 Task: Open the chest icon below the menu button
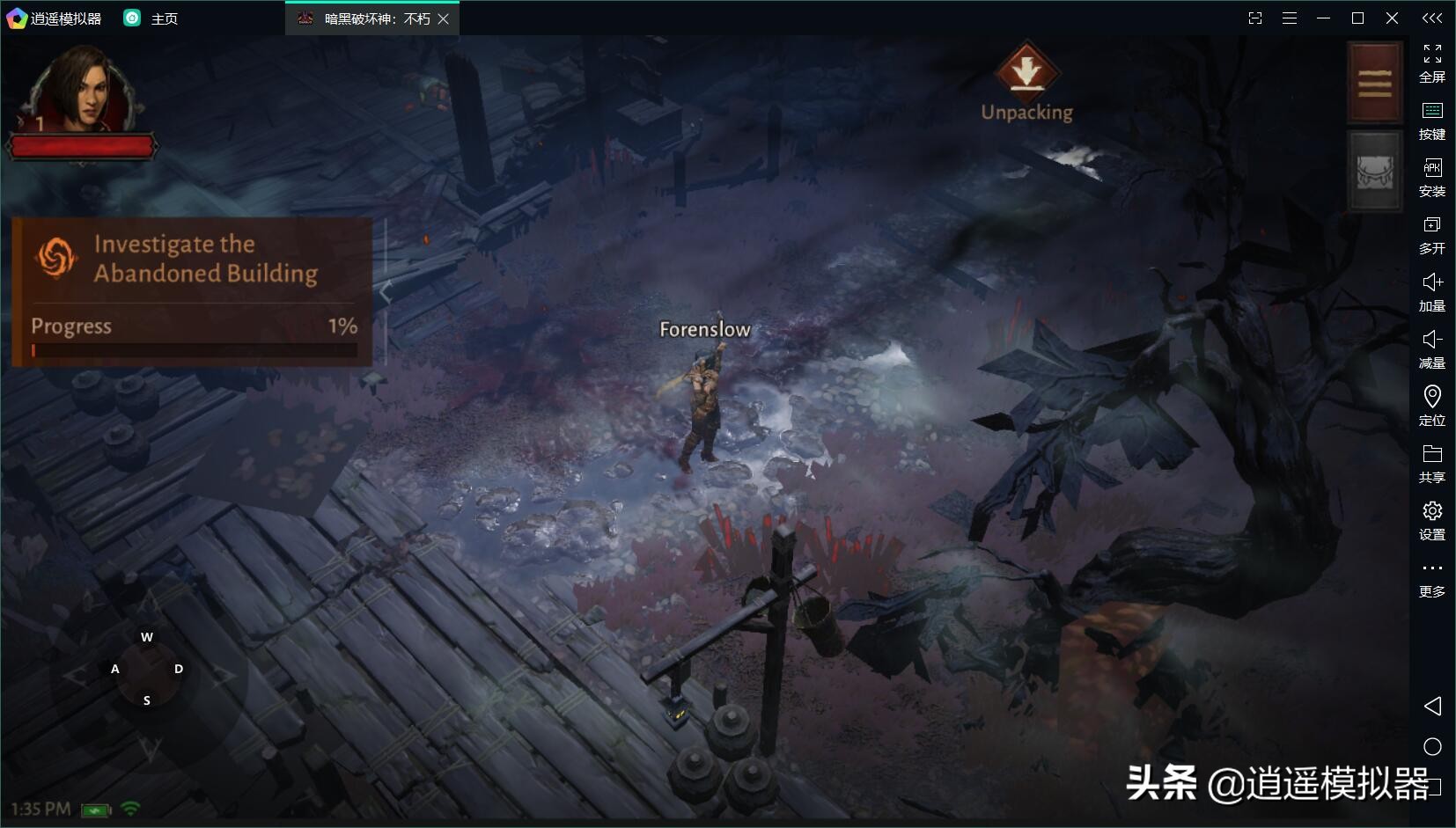[1374, 172]
